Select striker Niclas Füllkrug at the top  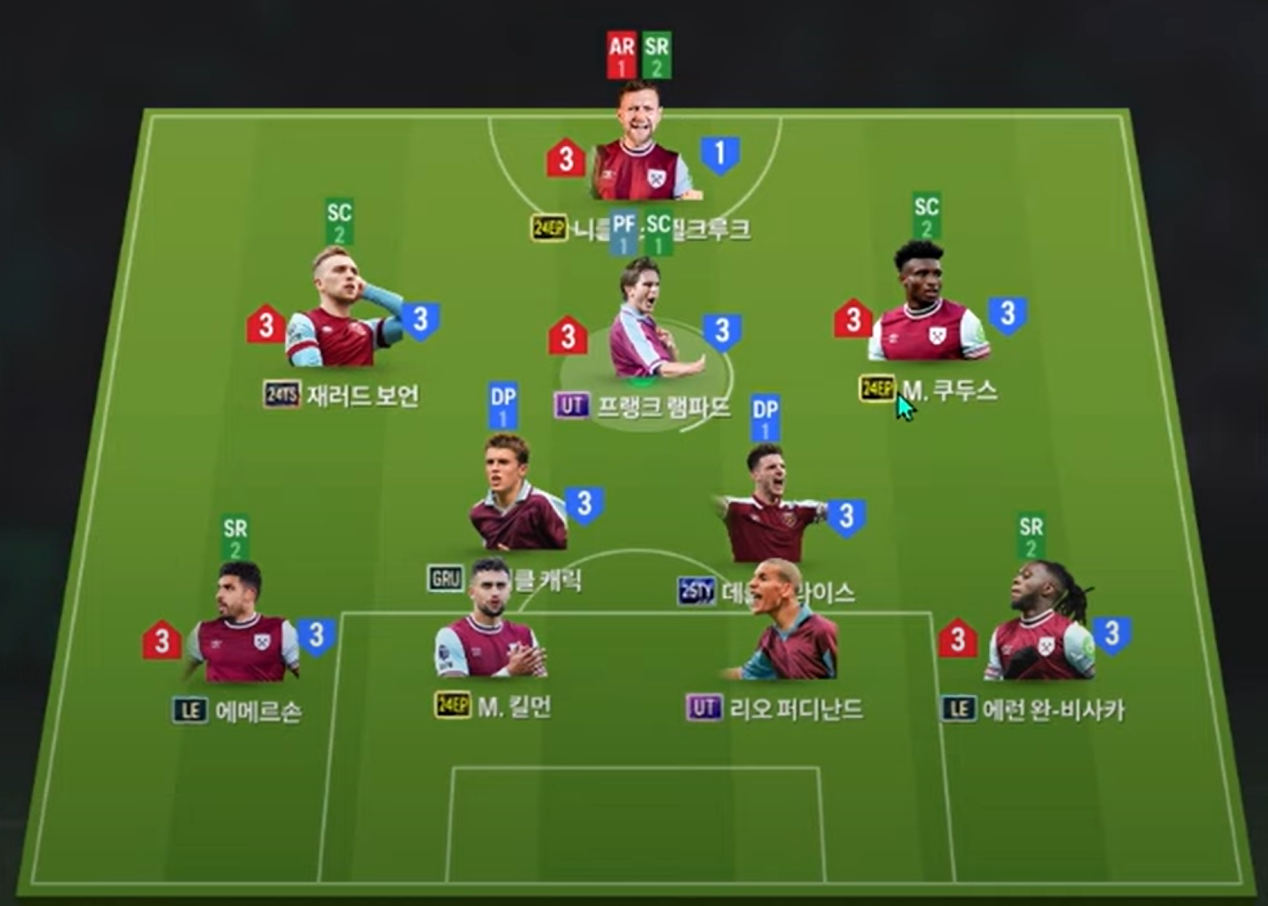(x=640, y=150)
